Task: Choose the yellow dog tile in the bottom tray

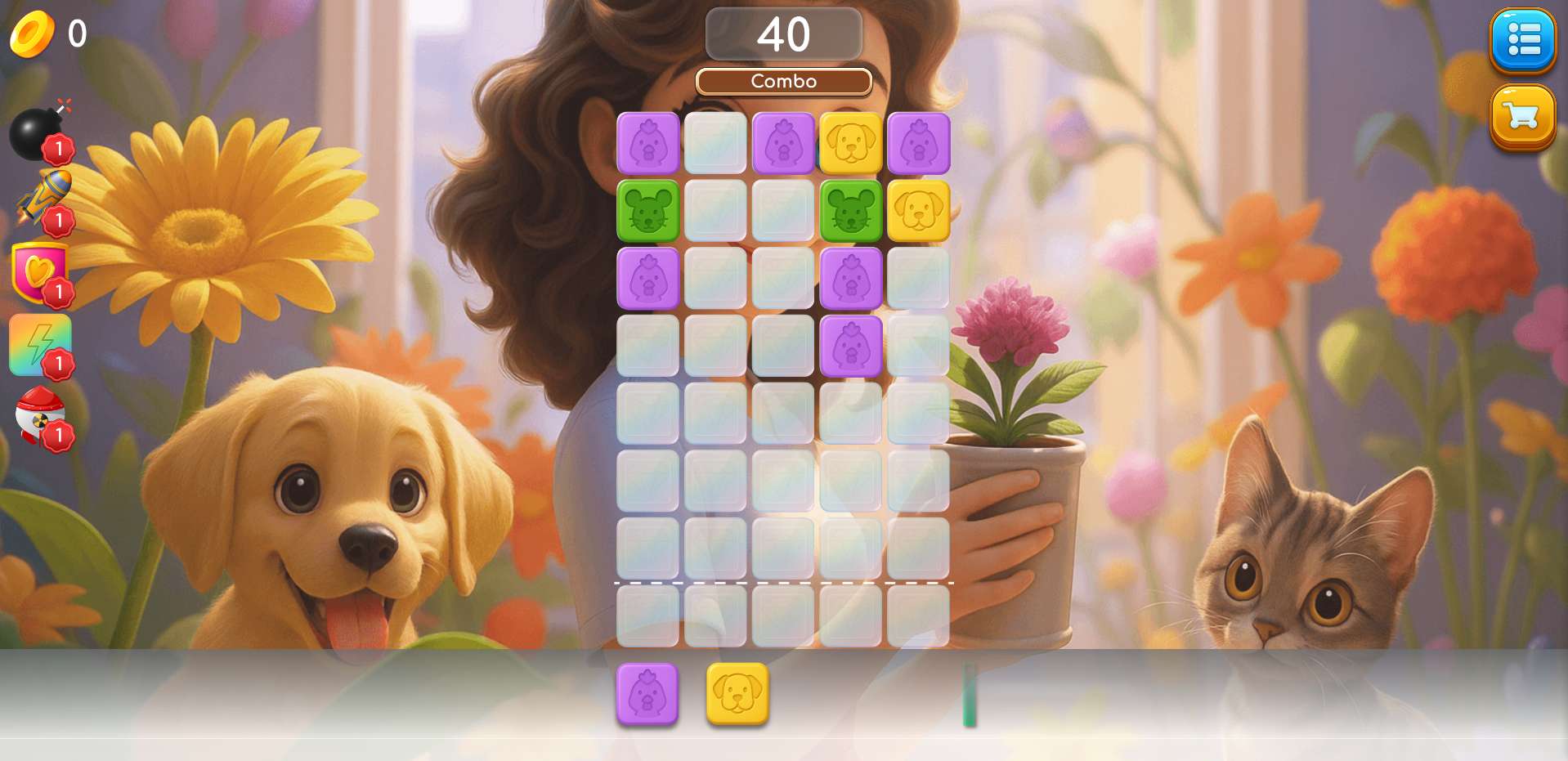Action: [737, 694]
